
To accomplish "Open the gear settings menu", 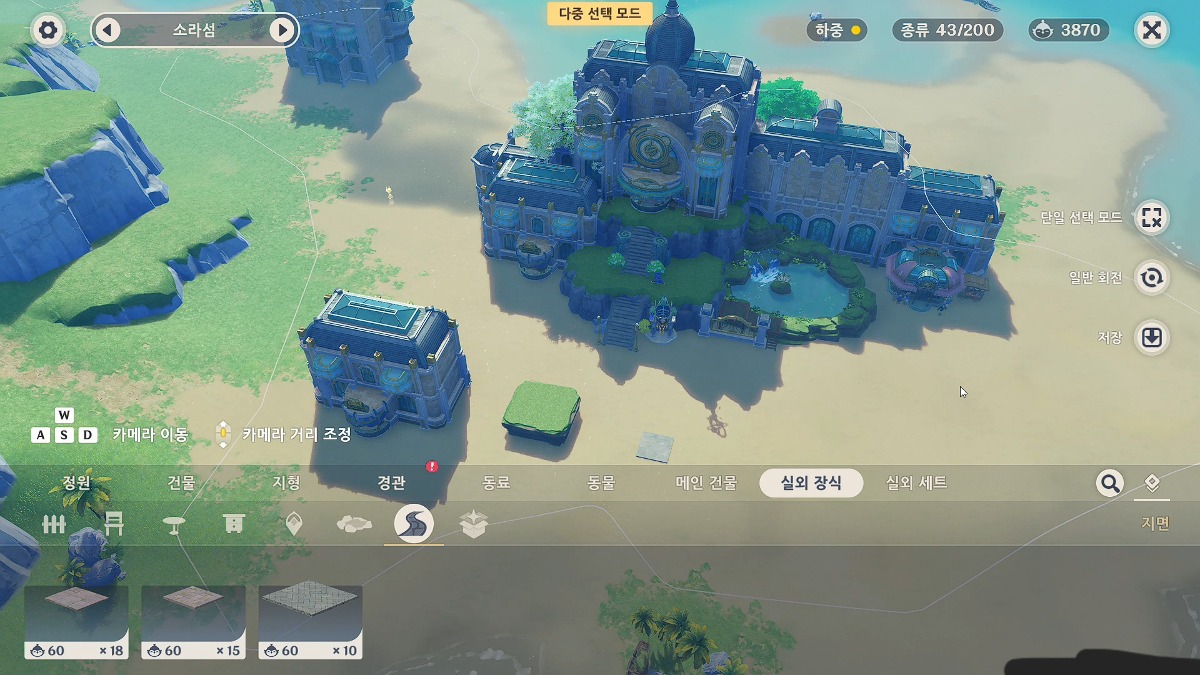I will coord(47,30).
